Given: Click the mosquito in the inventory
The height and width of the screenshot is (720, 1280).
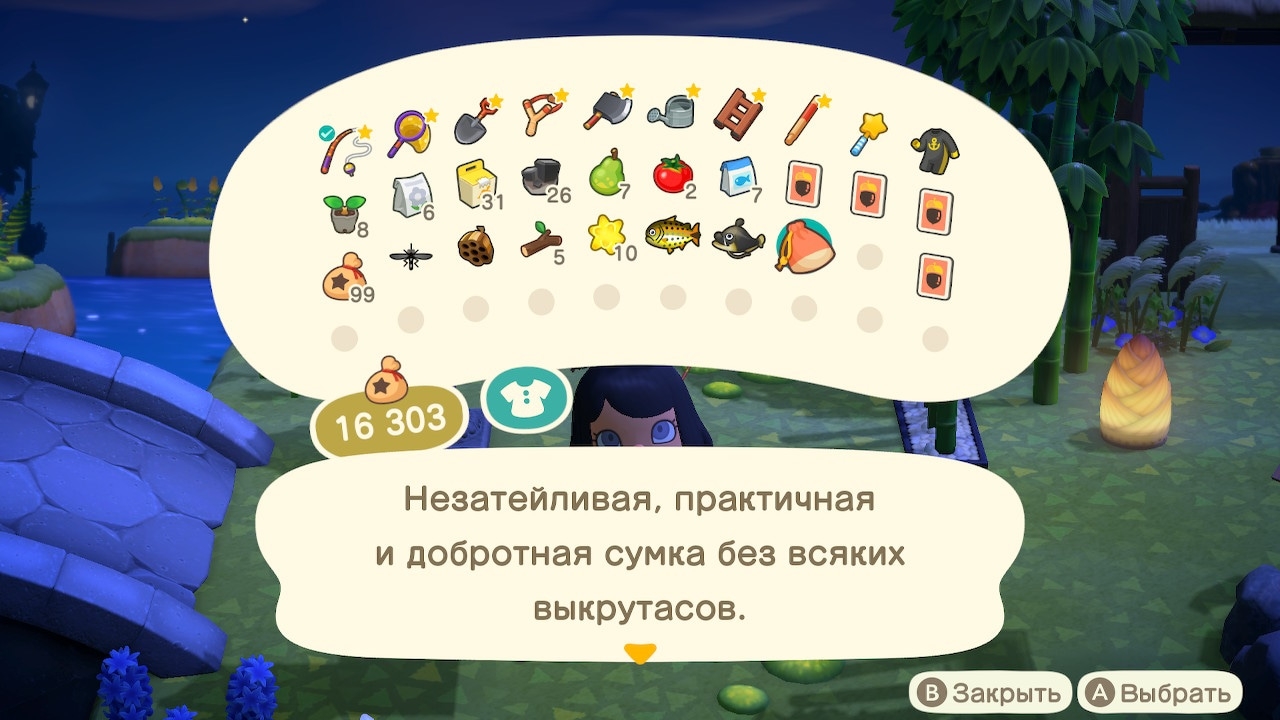Looking at the screenshot, I should coord(410,255).
